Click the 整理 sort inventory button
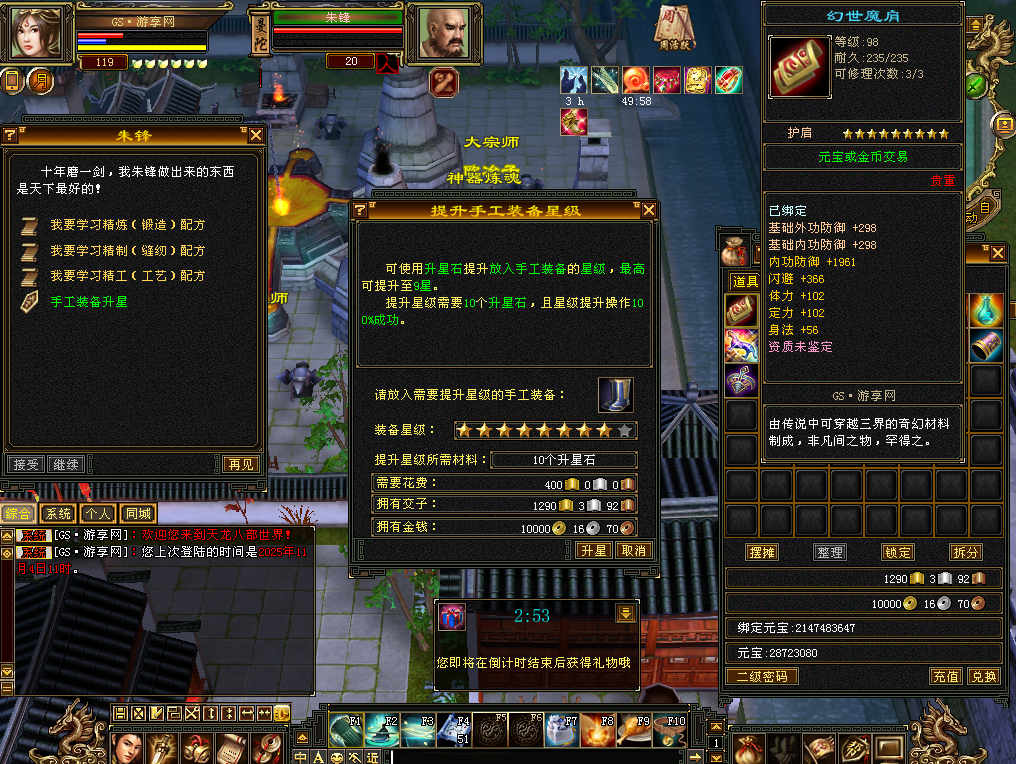Screen dimensions: 1016x764 [x=830, y=552]
